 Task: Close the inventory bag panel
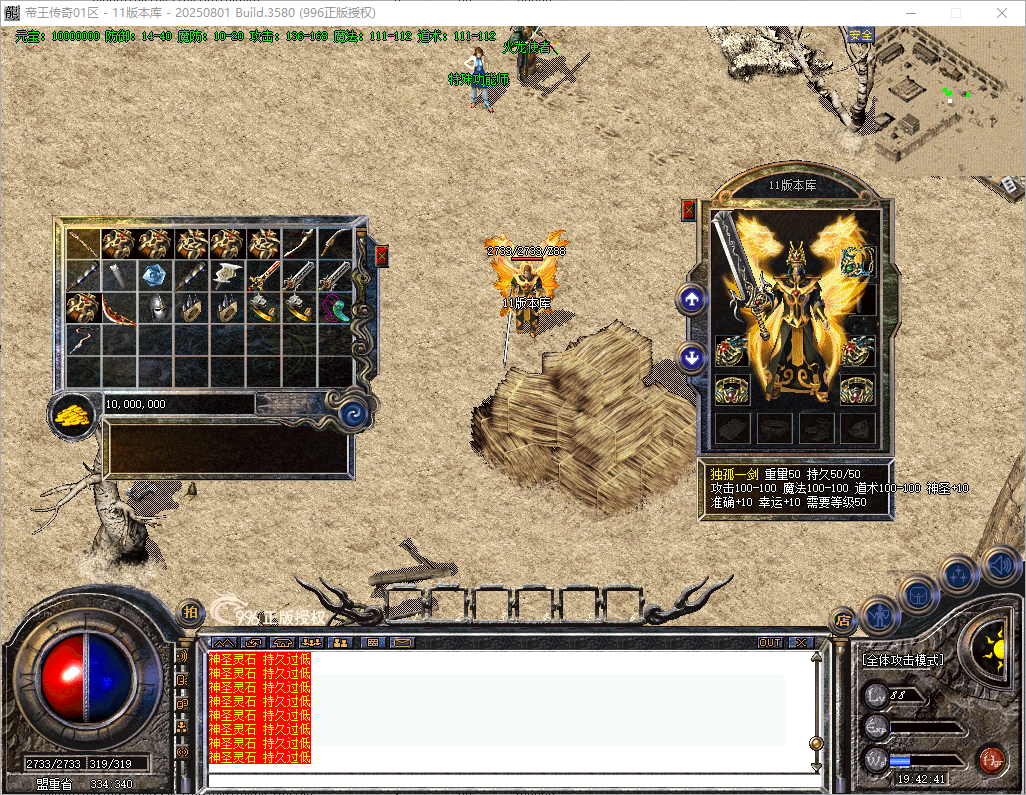pyautogui.click(x=381, y=255)
